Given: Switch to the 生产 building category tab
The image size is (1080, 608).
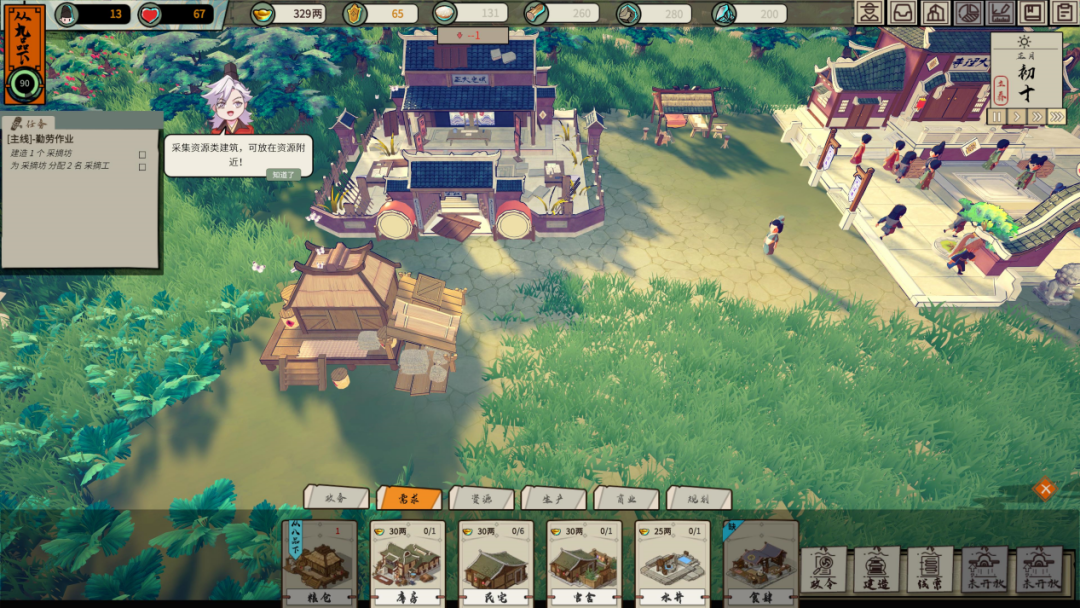Looking at the screenshot, I should [x=553, y=497].
